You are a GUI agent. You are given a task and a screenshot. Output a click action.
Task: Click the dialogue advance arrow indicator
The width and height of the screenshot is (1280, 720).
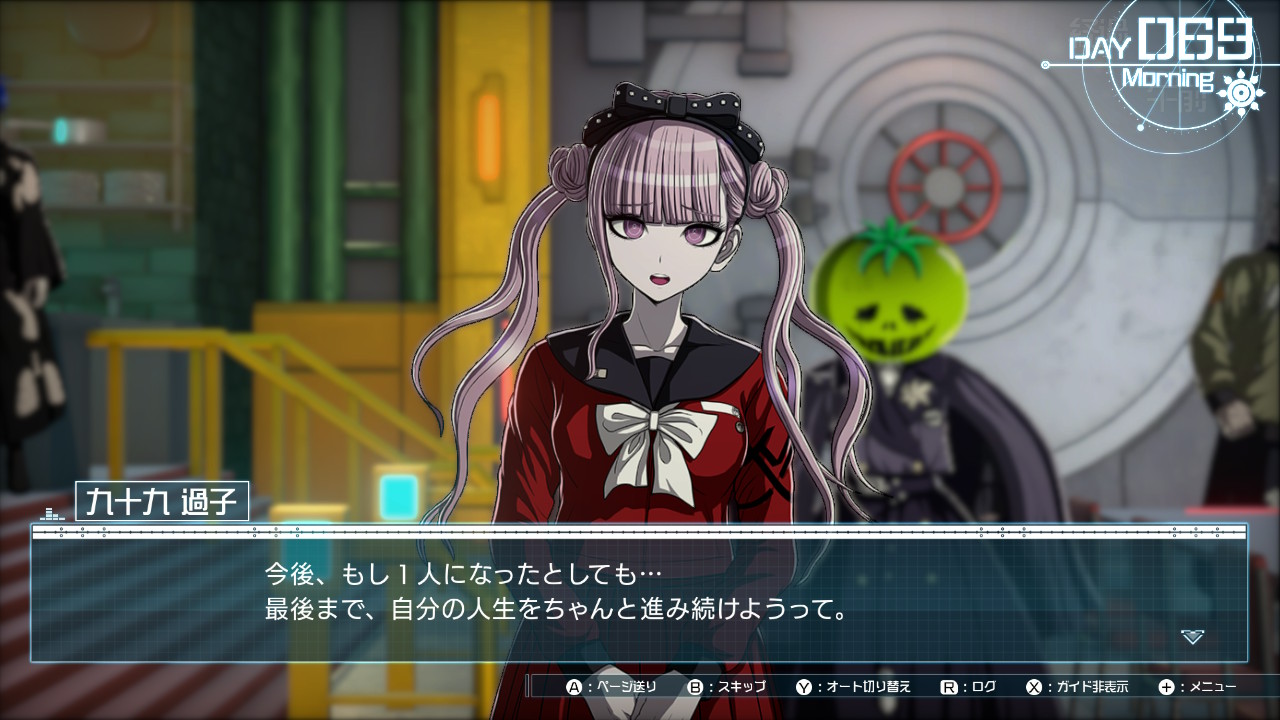tap(1191, 636)
